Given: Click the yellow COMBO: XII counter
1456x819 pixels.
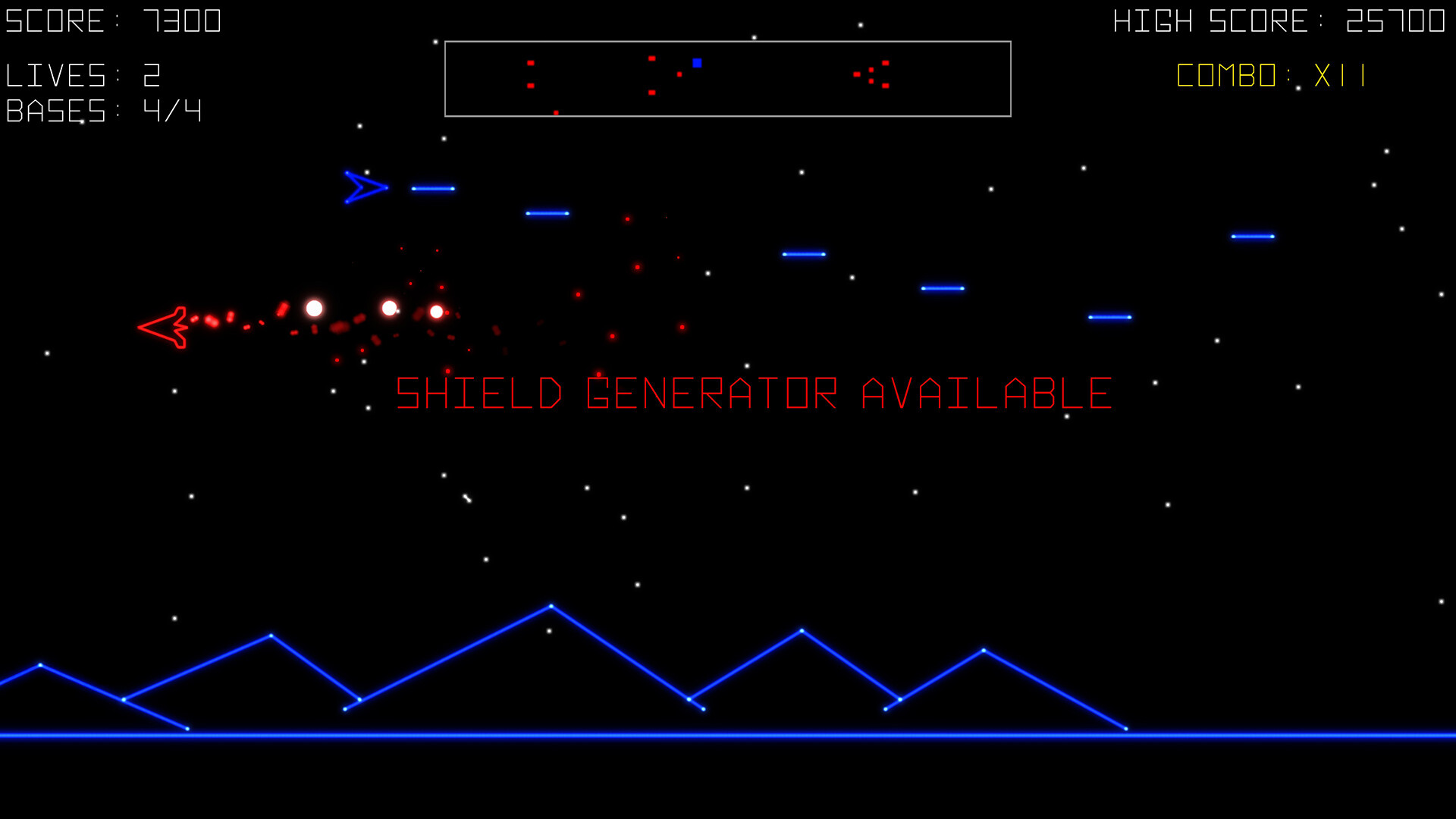Looking at the screenshot, I should [1271, 74].
